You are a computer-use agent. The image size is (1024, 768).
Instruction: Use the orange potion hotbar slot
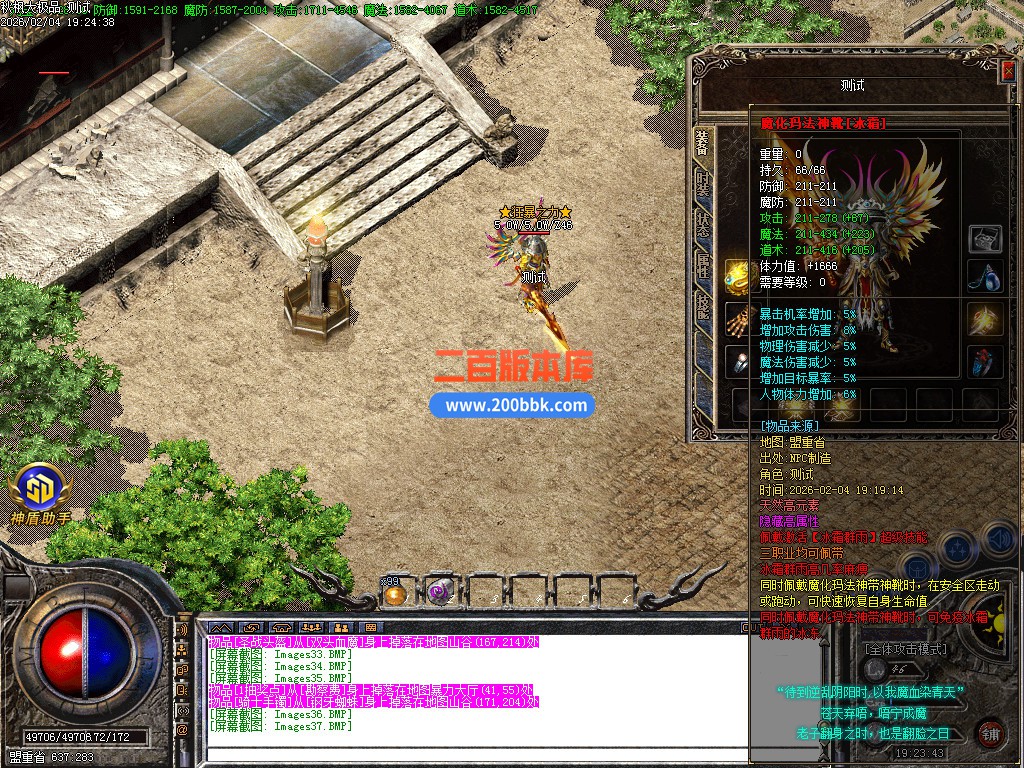[x=396, y=593]
